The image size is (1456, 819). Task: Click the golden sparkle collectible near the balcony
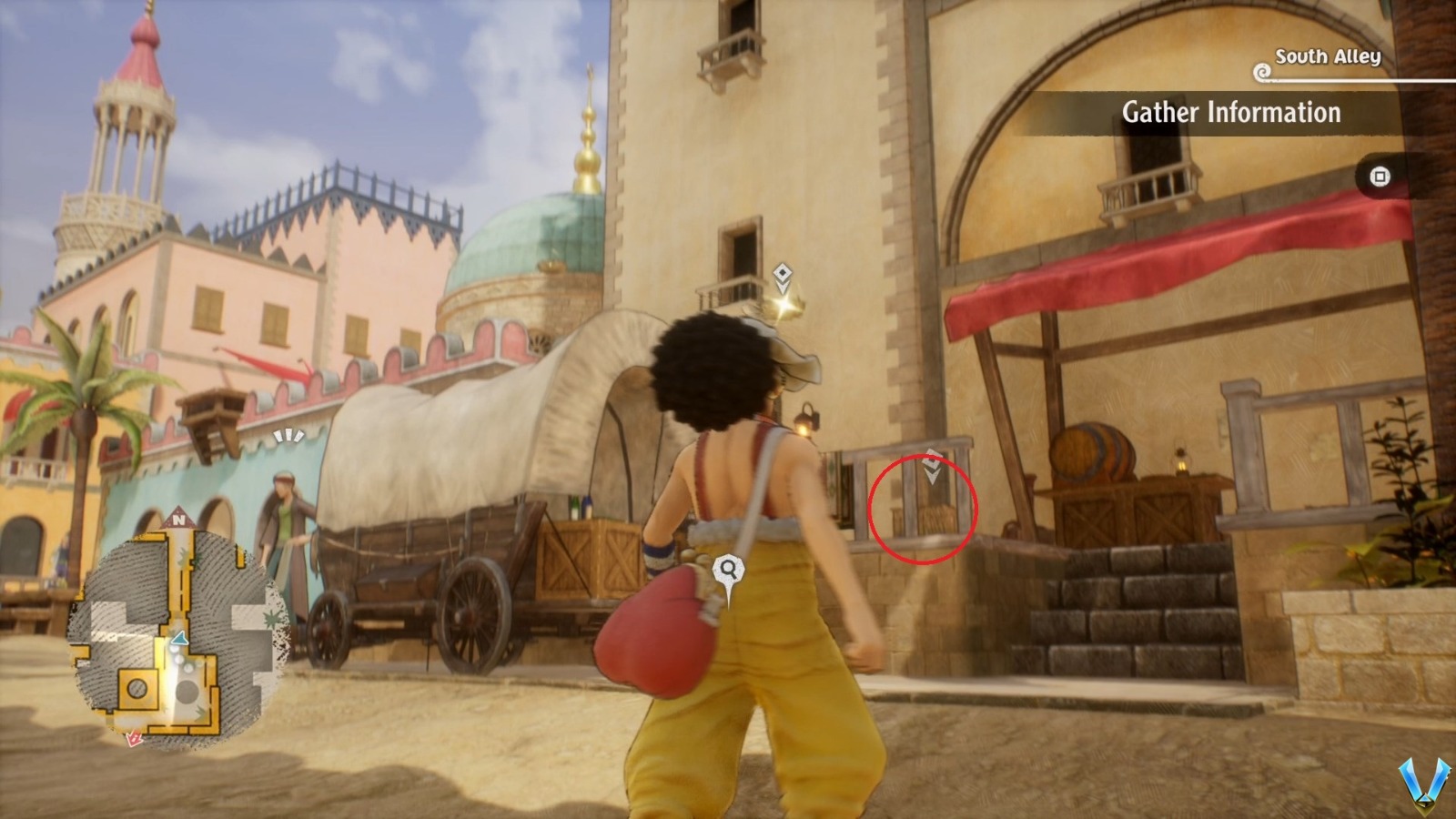784,305
